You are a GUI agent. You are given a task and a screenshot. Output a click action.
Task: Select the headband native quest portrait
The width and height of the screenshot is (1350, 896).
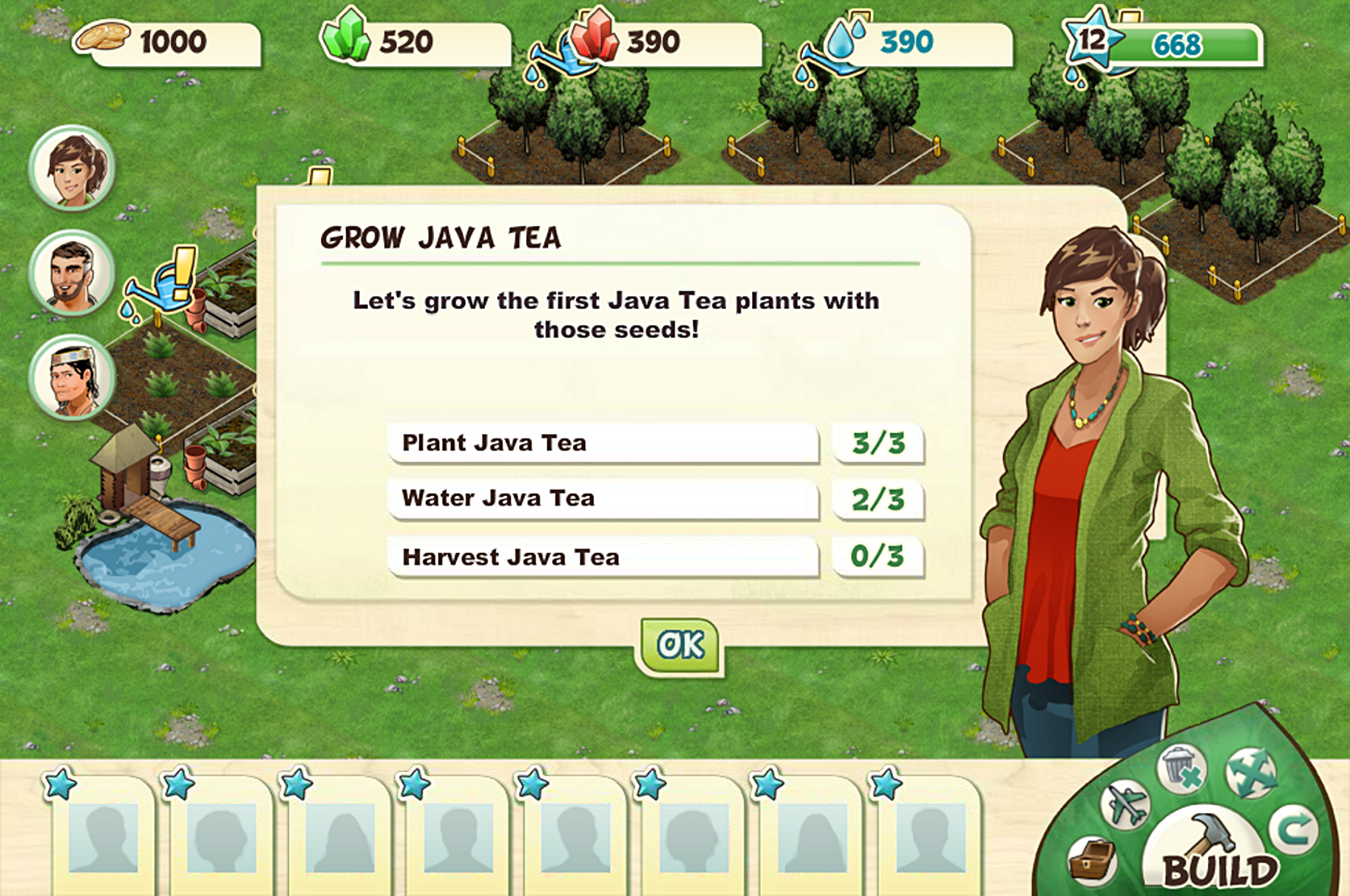pyautogui.click(x=72, y=378)
